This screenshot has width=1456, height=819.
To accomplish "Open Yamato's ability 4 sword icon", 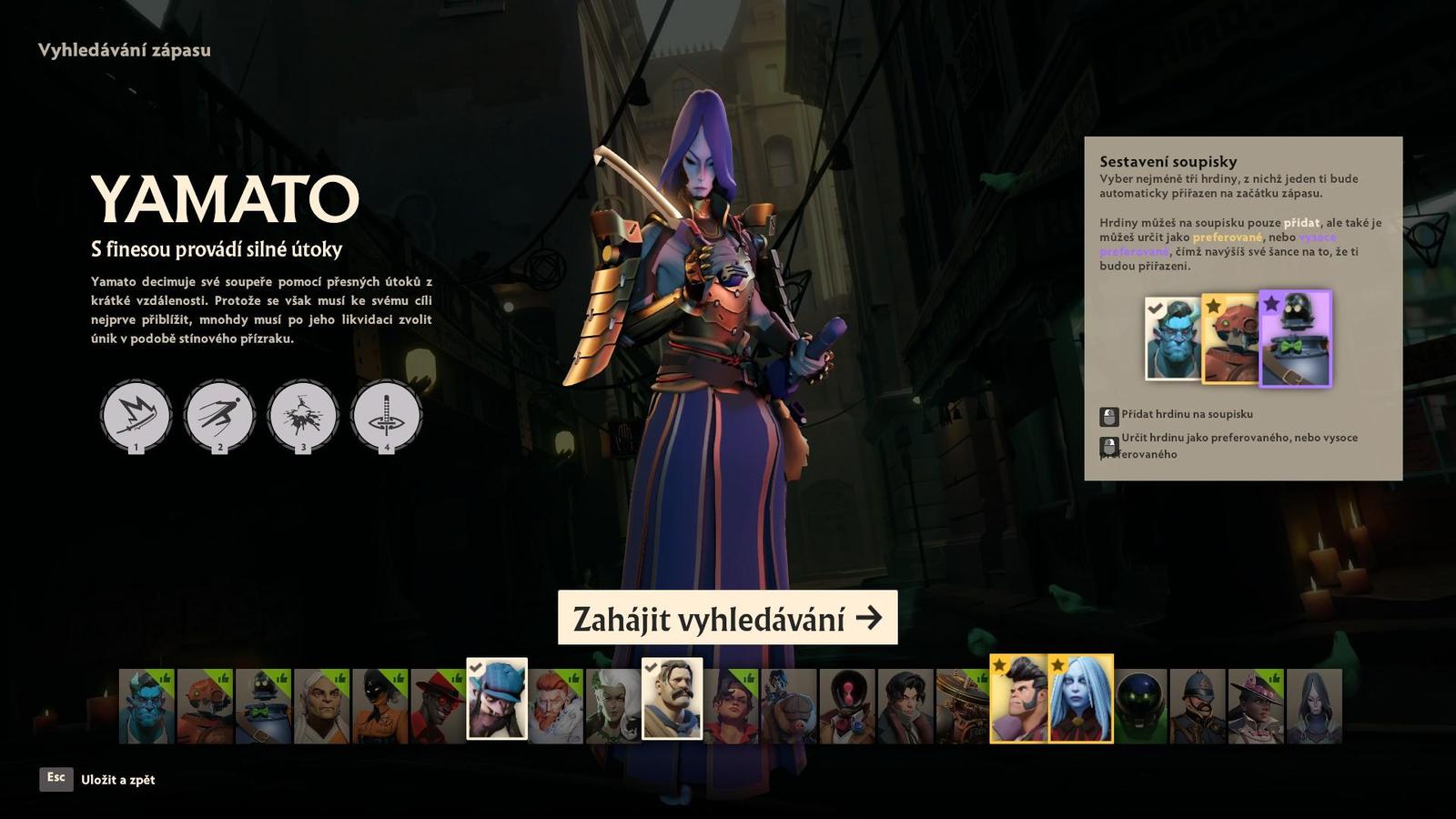I will click(x=387, y=414).
